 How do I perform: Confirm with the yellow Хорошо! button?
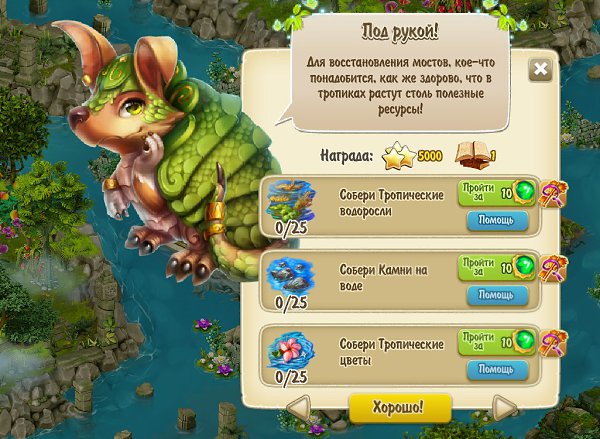click(x=400, y=408)
